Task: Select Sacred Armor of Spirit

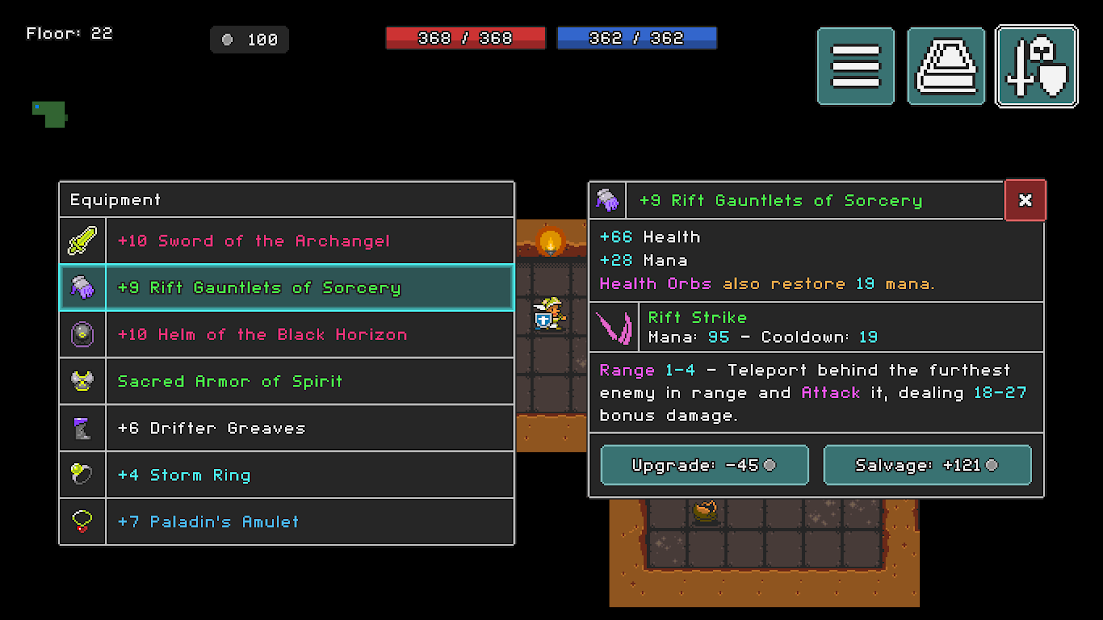Action: (287, 381)
